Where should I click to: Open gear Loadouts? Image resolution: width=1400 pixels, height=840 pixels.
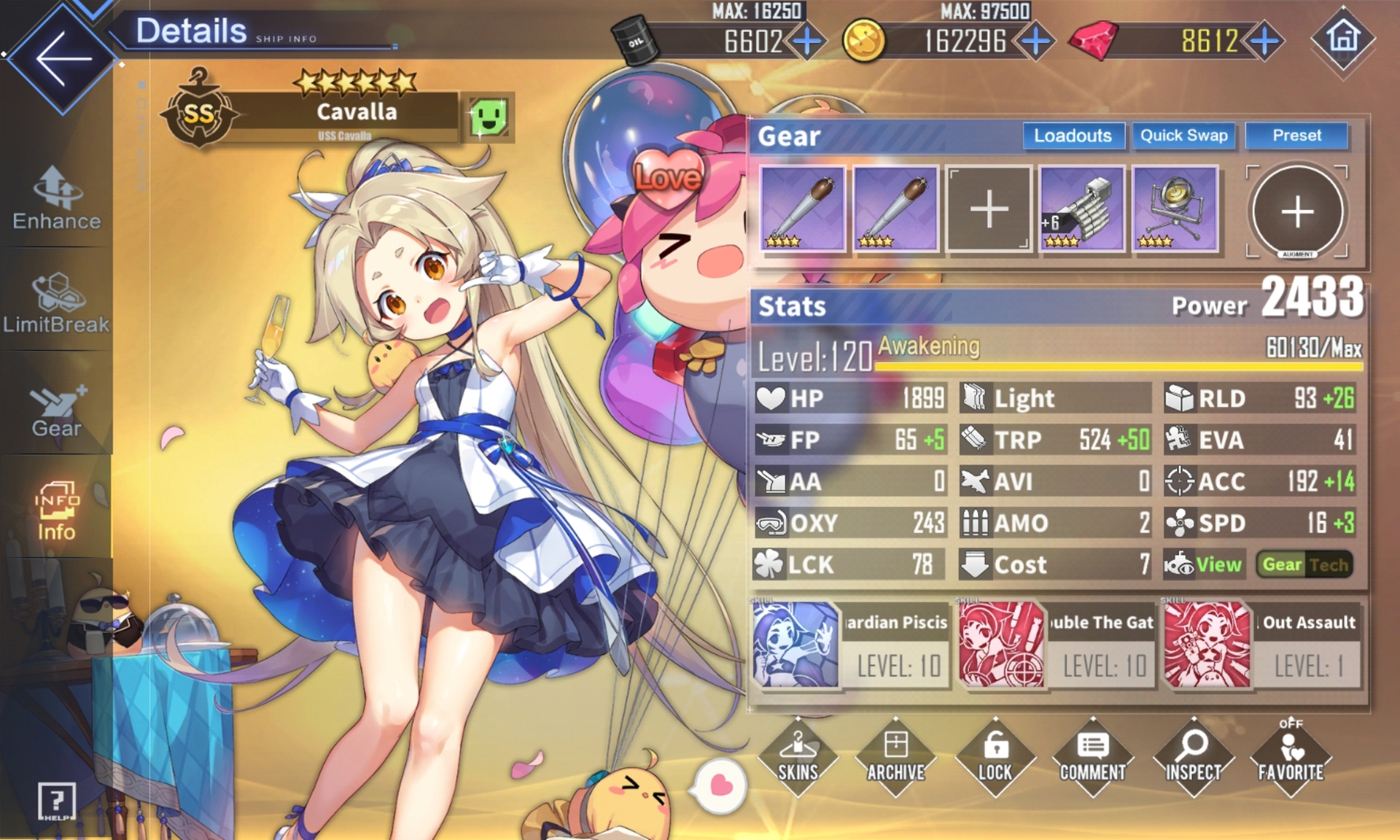point(1072,136)
